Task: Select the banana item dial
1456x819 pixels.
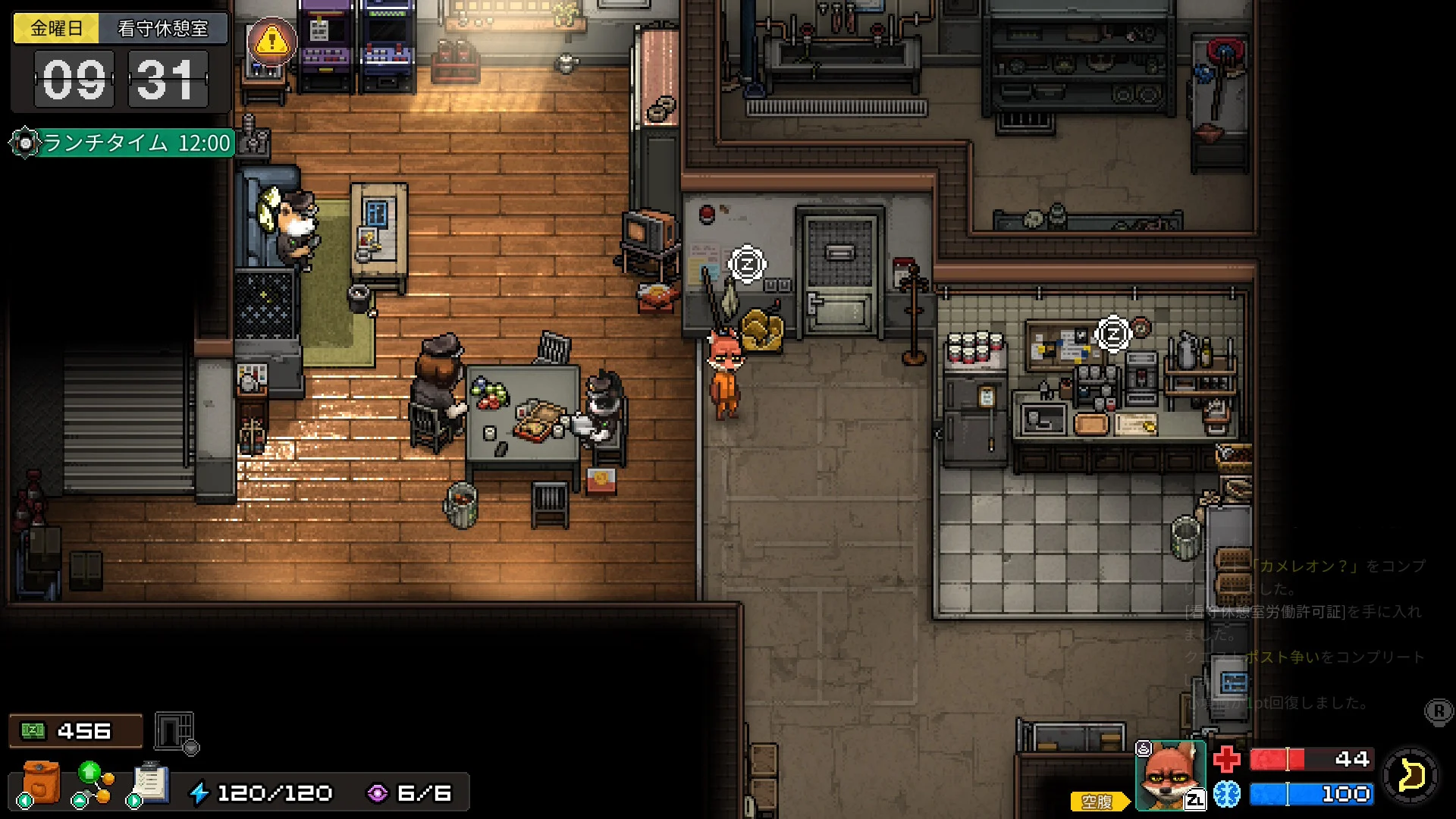Action: click(1410, 775)
